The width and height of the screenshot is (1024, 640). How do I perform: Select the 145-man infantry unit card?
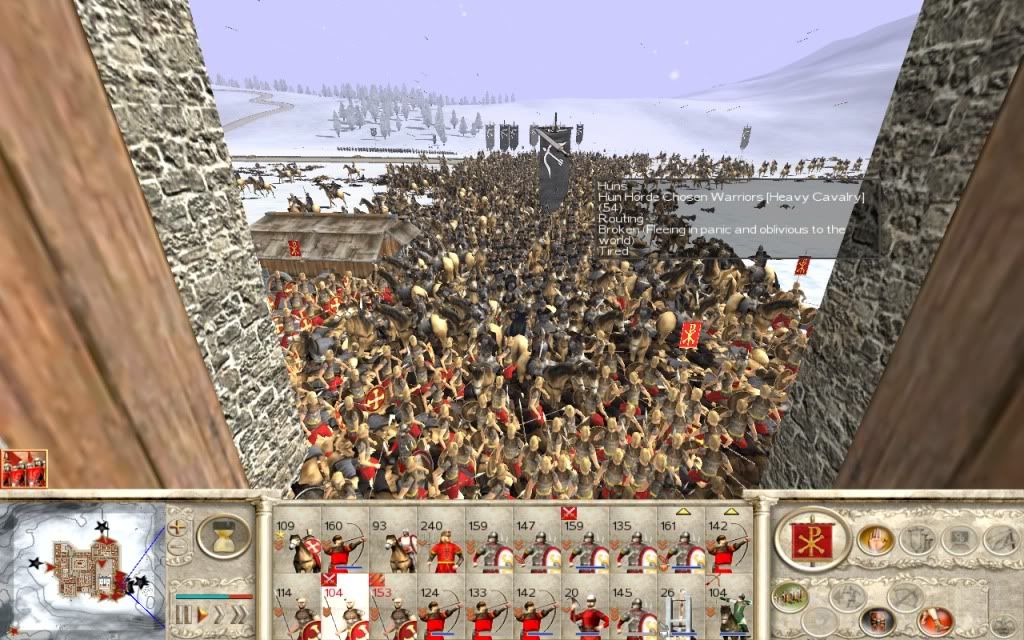tap(636, 609)
